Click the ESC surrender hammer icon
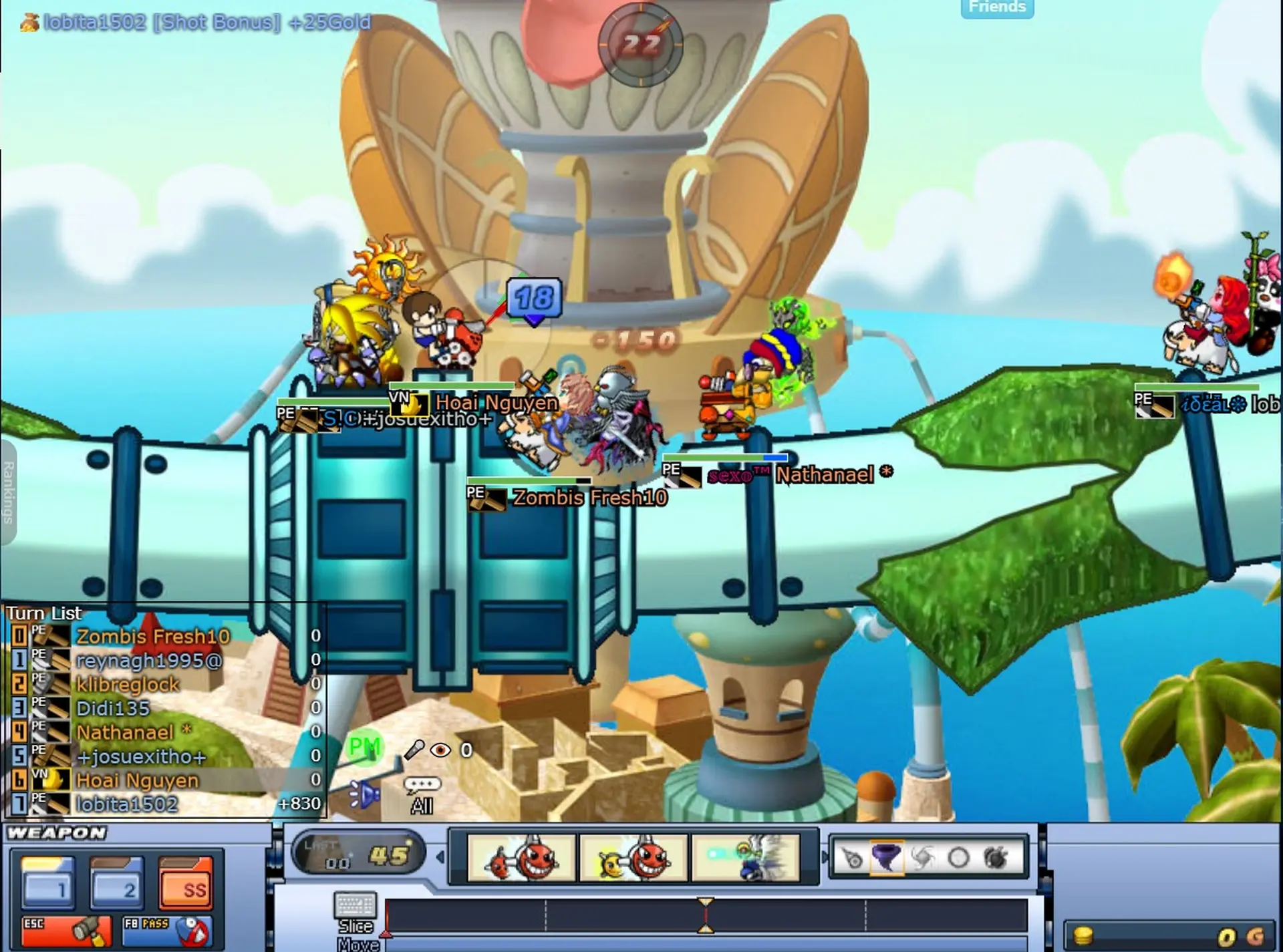The height and width of the screenshot is (952, 1283). [x=67, y=929]
